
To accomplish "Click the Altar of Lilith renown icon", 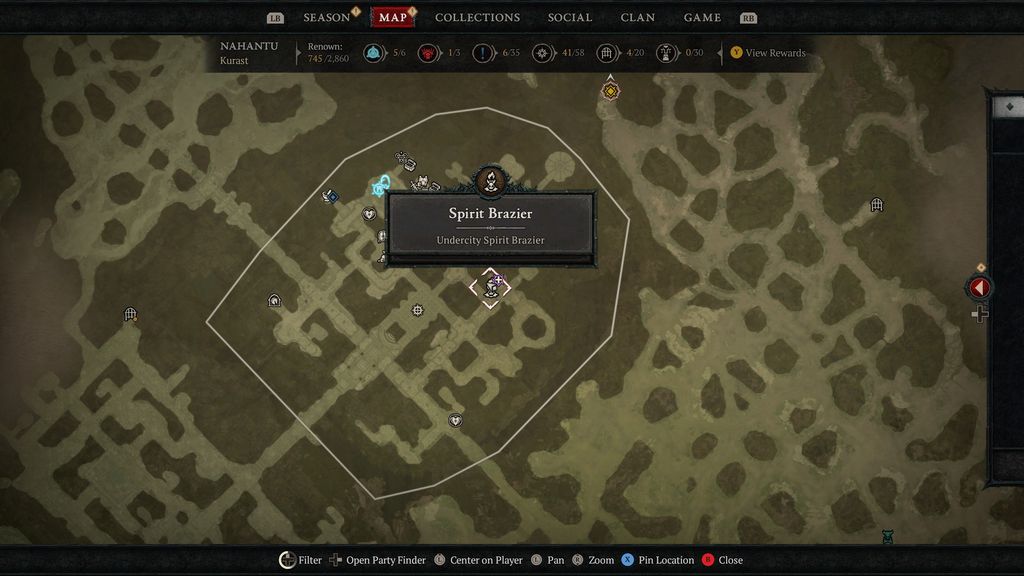I will pos(666,53).
